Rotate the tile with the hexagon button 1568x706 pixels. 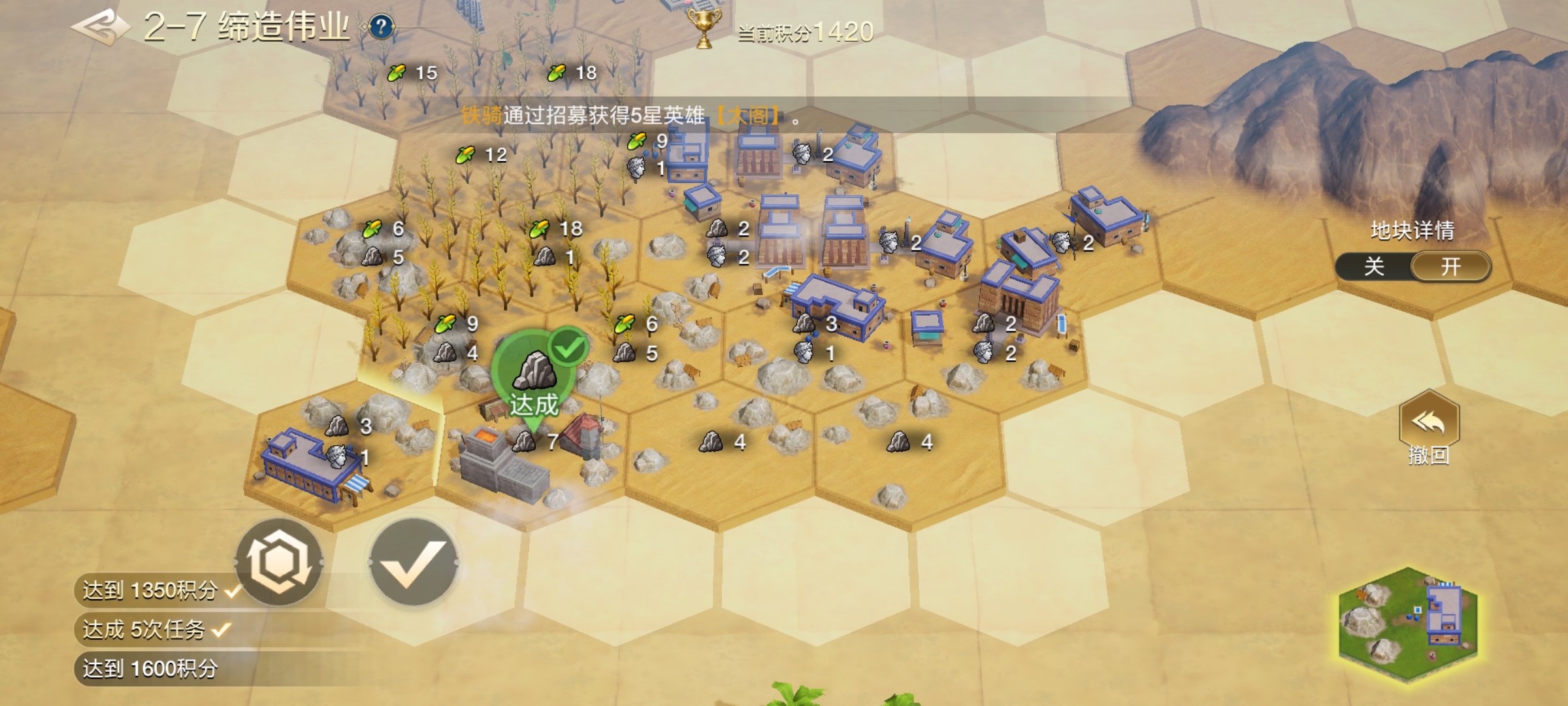pyautogui.click(x=280, y=562)
